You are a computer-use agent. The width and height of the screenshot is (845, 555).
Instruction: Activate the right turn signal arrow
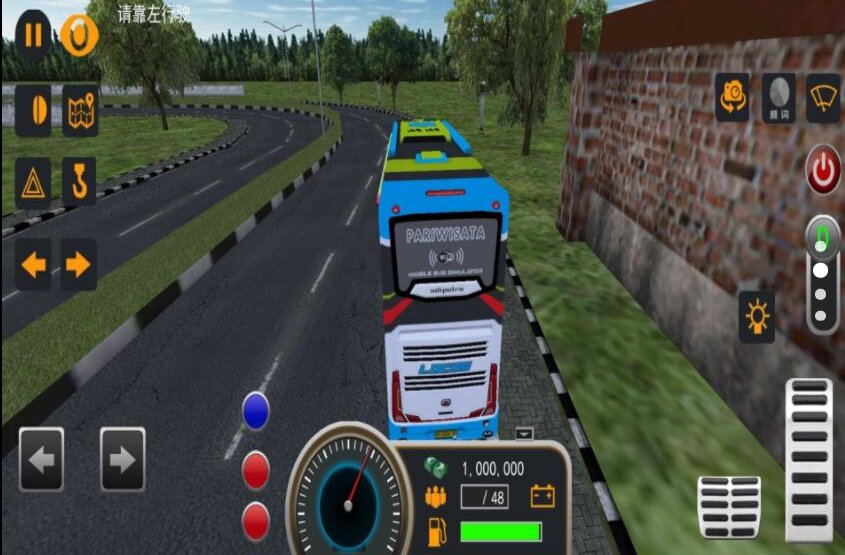[x=79, y=265]
